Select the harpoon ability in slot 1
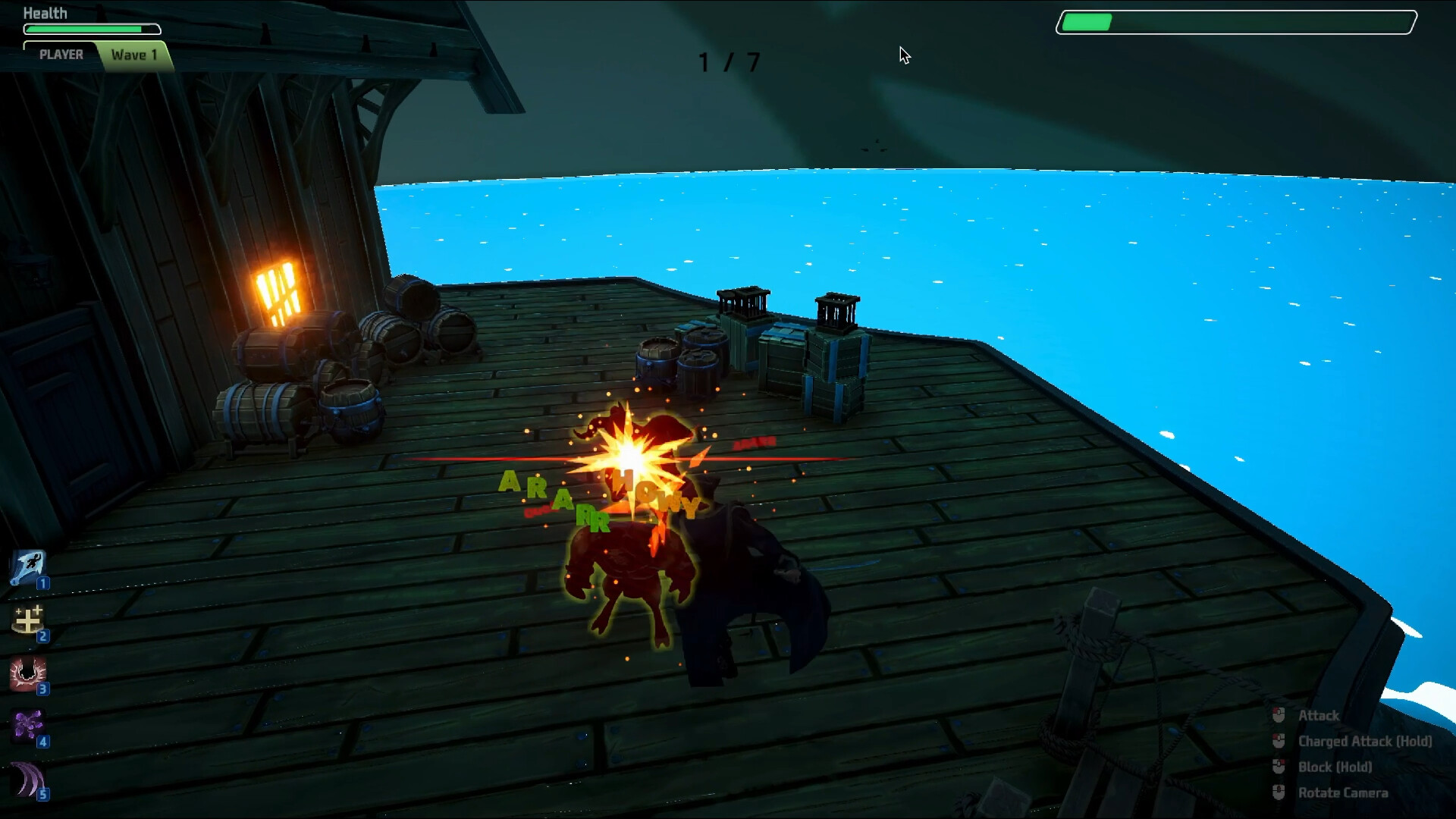This screenshot has width=1456, height=819. (27, 567)
